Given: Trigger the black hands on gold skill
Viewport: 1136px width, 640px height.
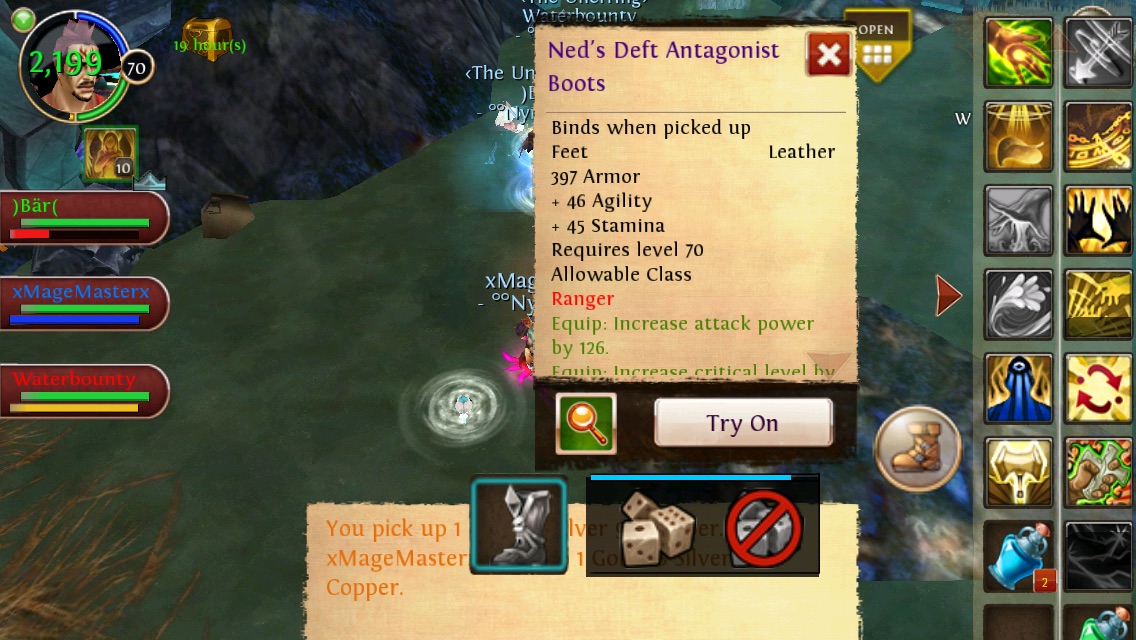Looking at the screenshot, I should pyautogui.click(x=1099, y=220).
